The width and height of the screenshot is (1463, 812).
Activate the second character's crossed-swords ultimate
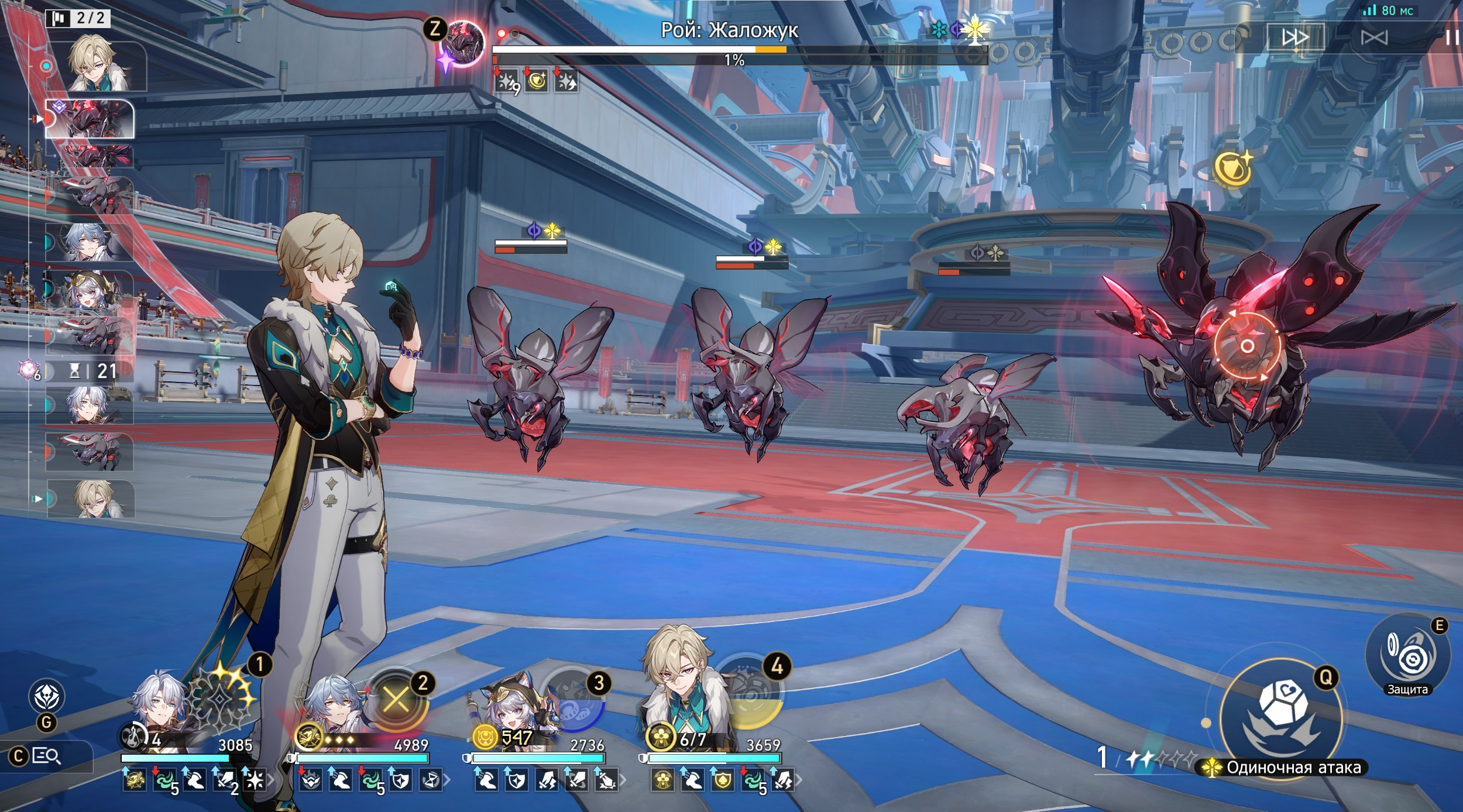pos(397,699)
